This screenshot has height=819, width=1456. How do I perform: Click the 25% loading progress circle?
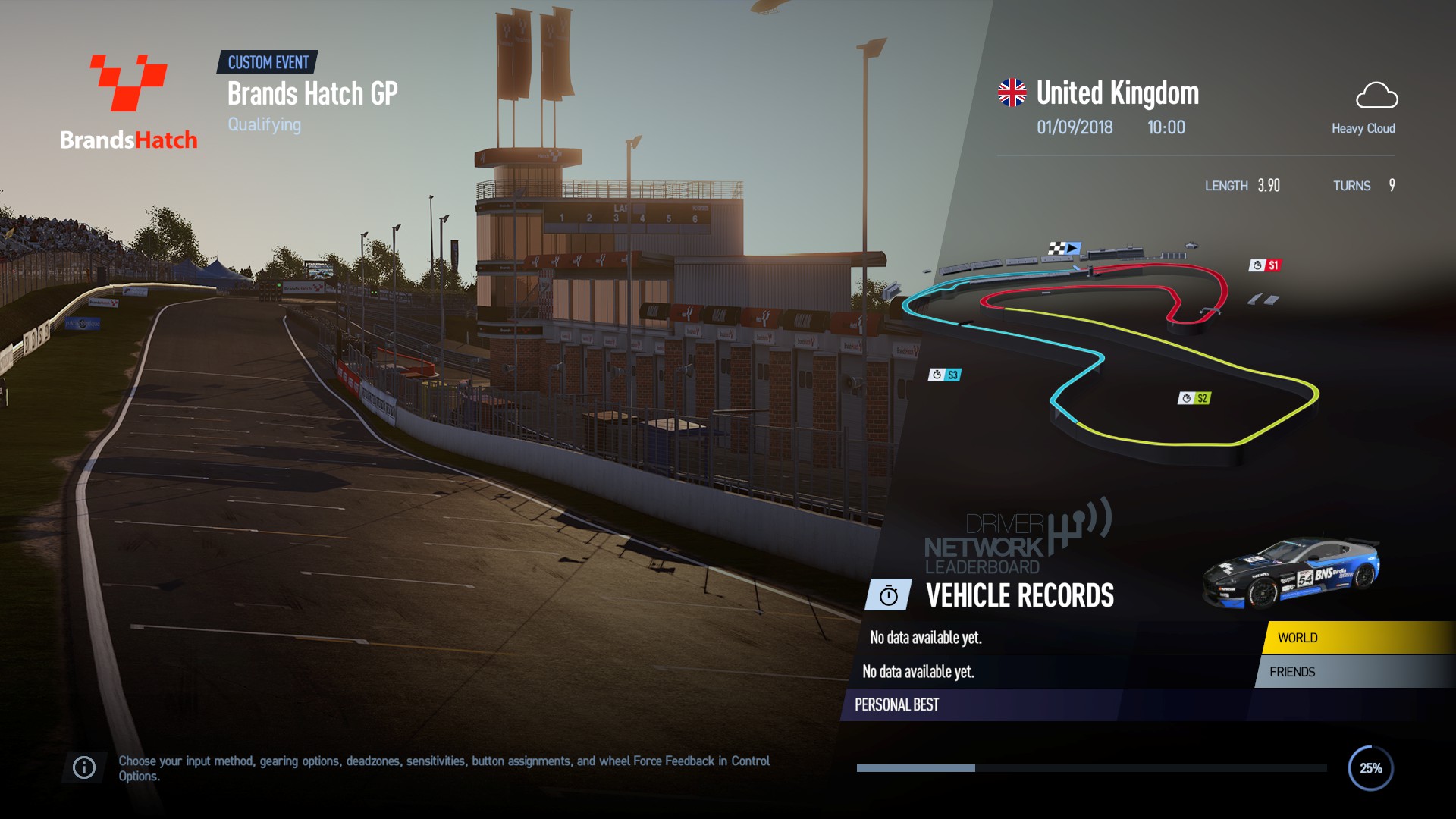tap(1370, 768)
